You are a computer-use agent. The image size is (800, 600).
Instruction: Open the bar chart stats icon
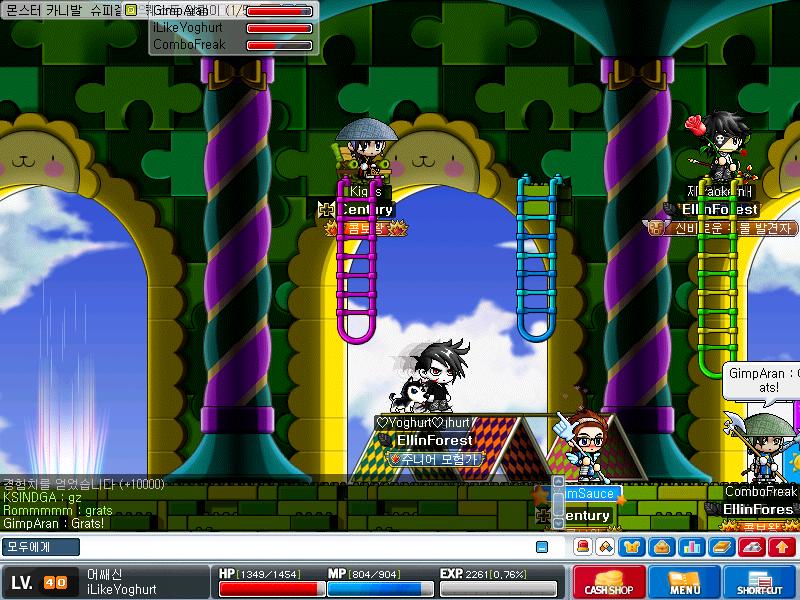tap(690, 547)
